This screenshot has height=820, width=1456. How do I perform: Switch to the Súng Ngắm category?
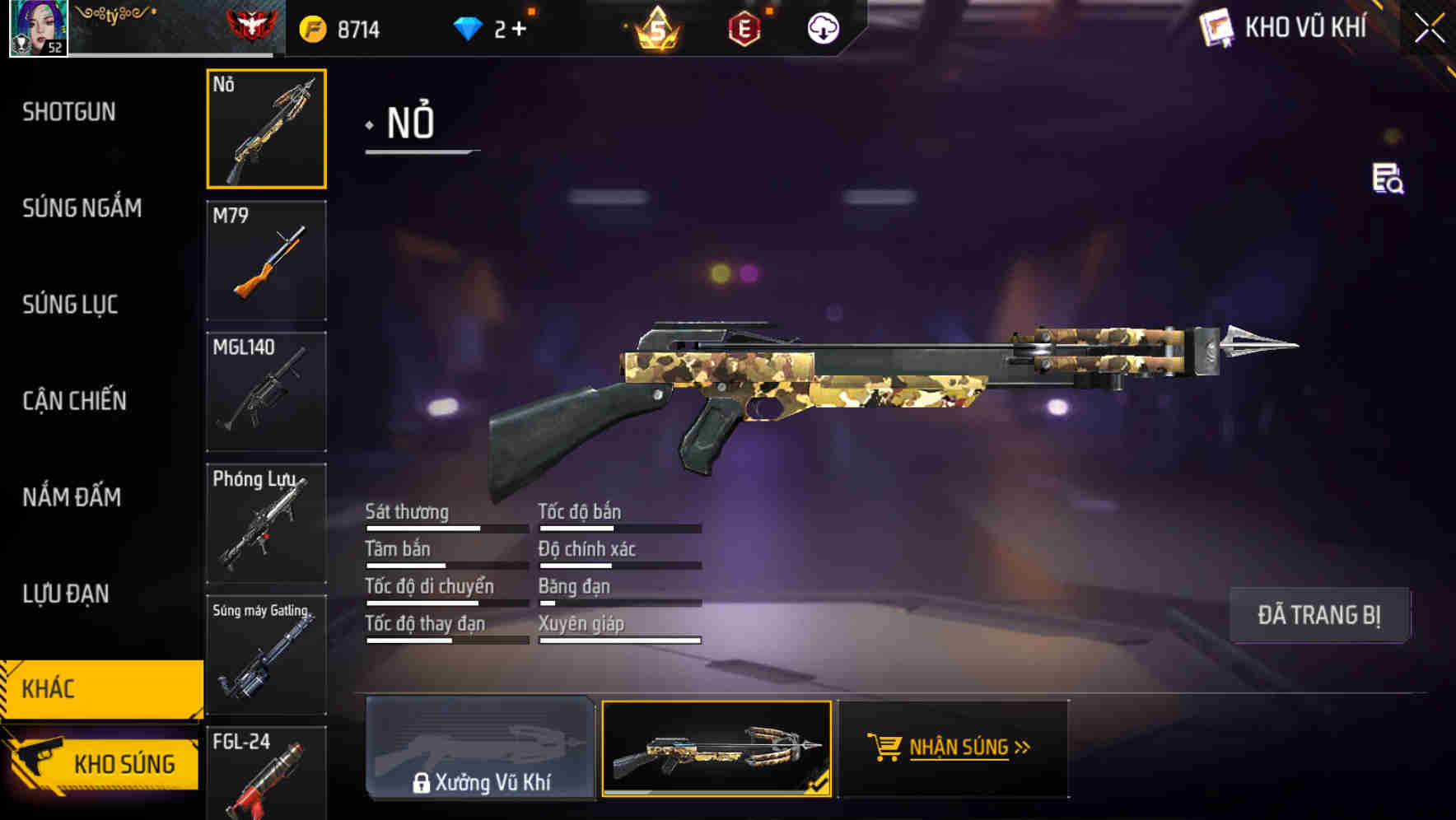click(82, 207)
